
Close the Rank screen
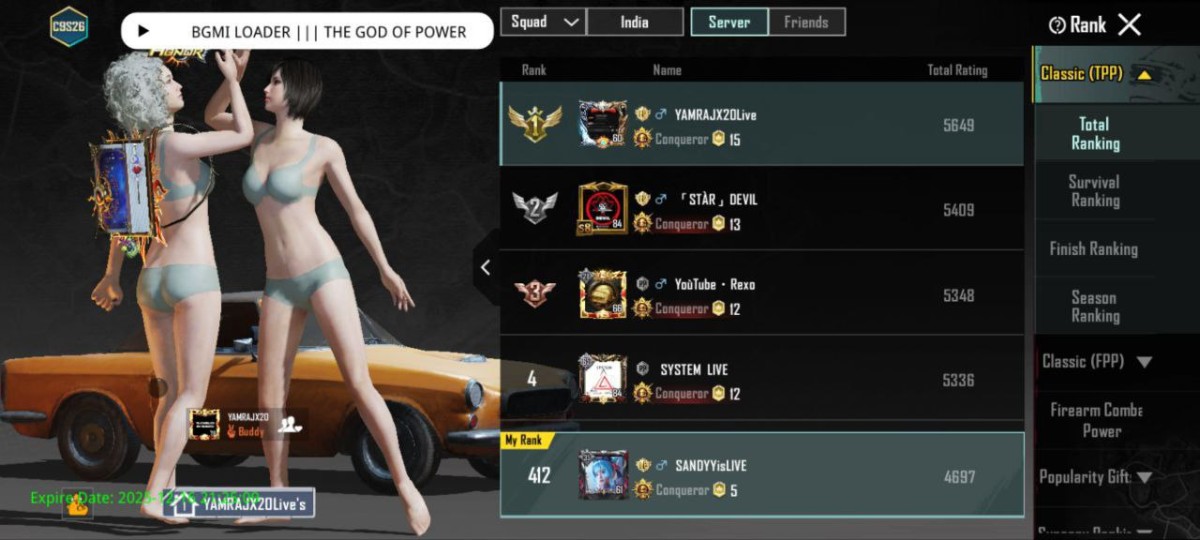[1129, 25]
